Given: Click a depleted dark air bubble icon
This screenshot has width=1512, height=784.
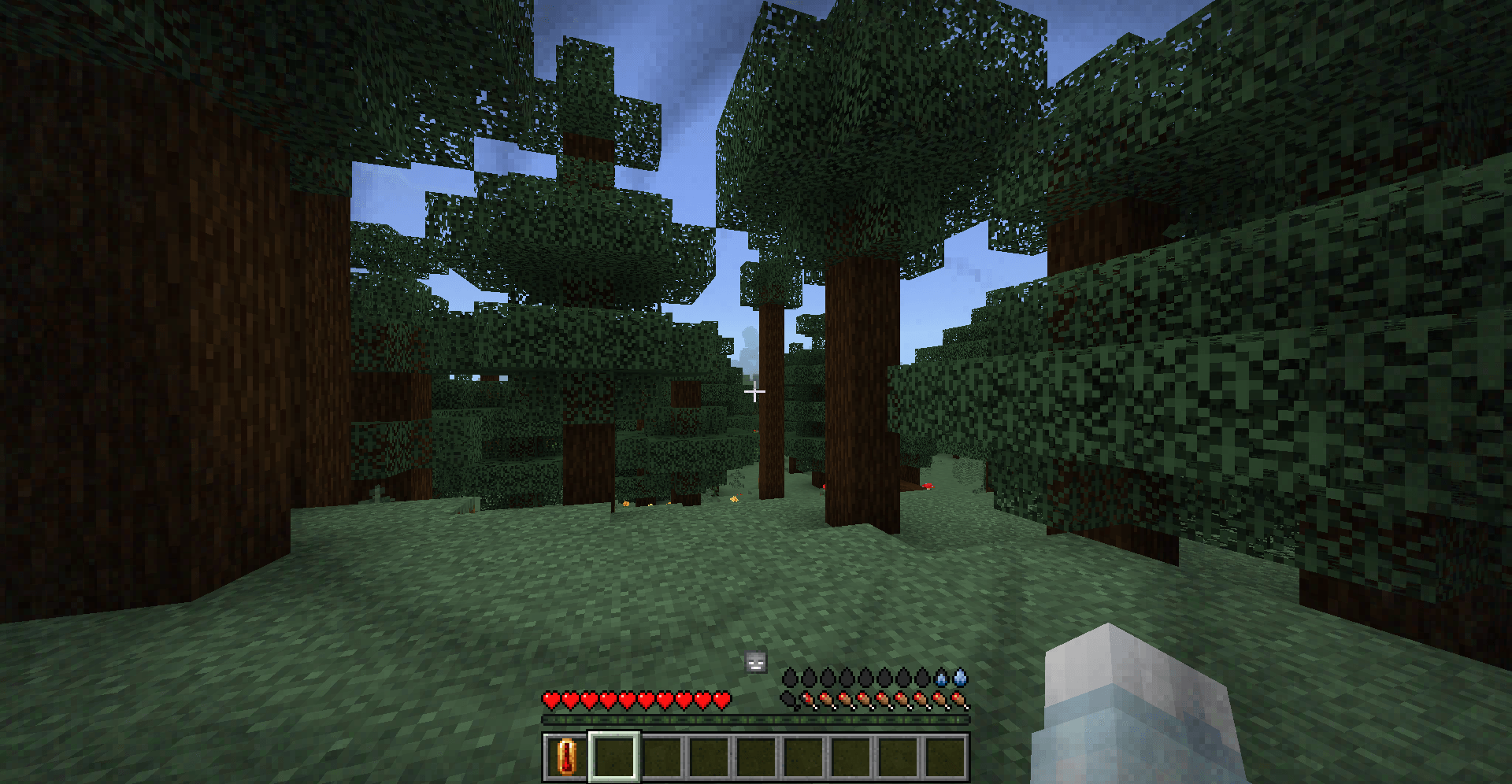Looking at the screenshot, I should click(791, 677).
